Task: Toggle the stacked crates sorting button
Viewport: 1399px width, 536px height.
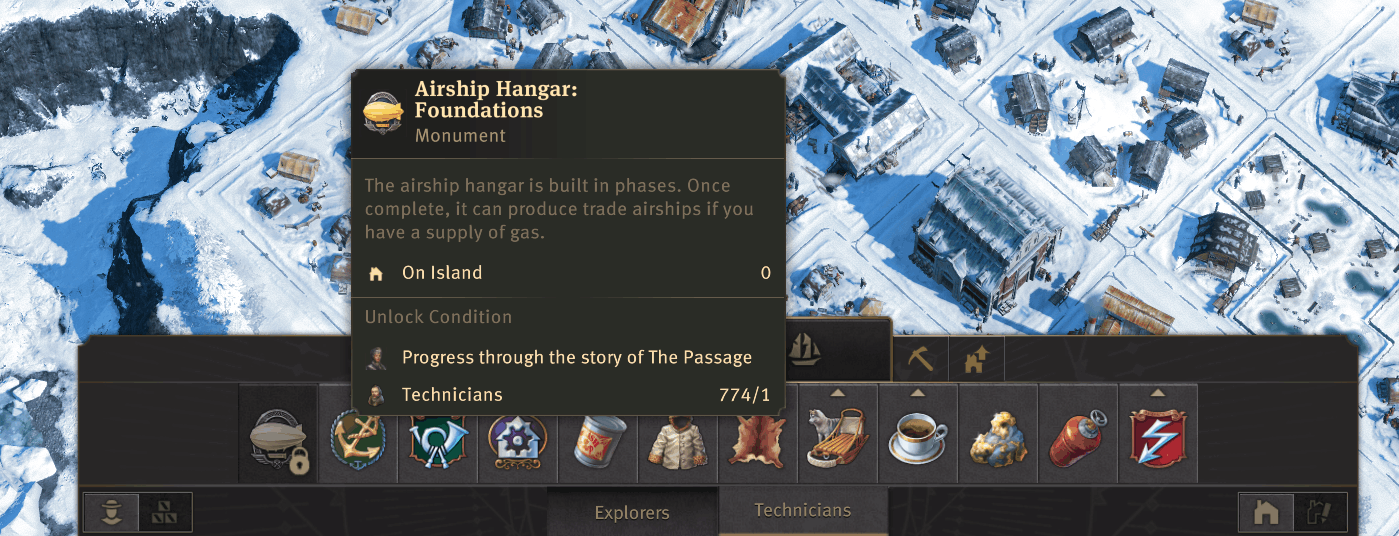Action: tap(164, 513)
